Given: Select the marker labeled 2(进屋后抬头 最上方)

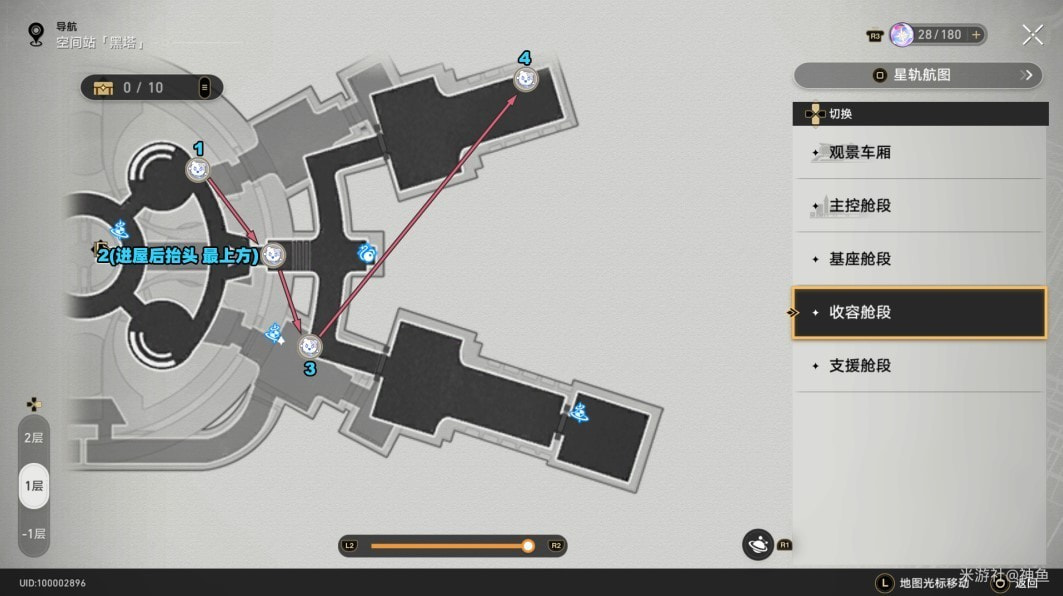Looking at the screenshot, I should click(273, 255).
